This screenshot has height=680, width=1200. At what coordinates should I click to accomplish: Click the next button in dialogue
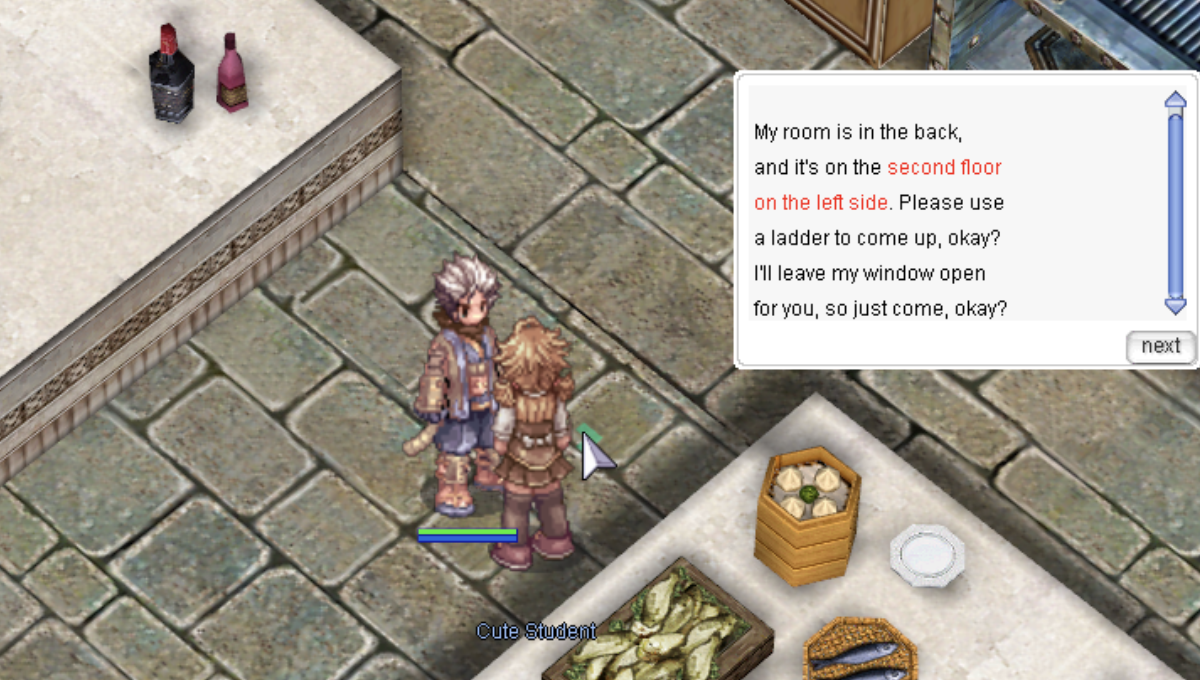coord(1160,346)
